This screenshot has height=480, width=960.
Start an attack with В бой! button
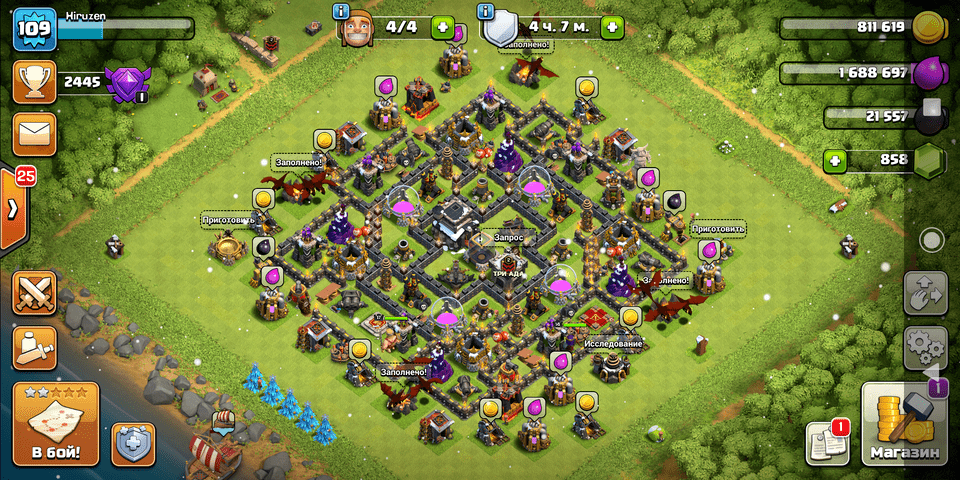click(x=56, y=424)
